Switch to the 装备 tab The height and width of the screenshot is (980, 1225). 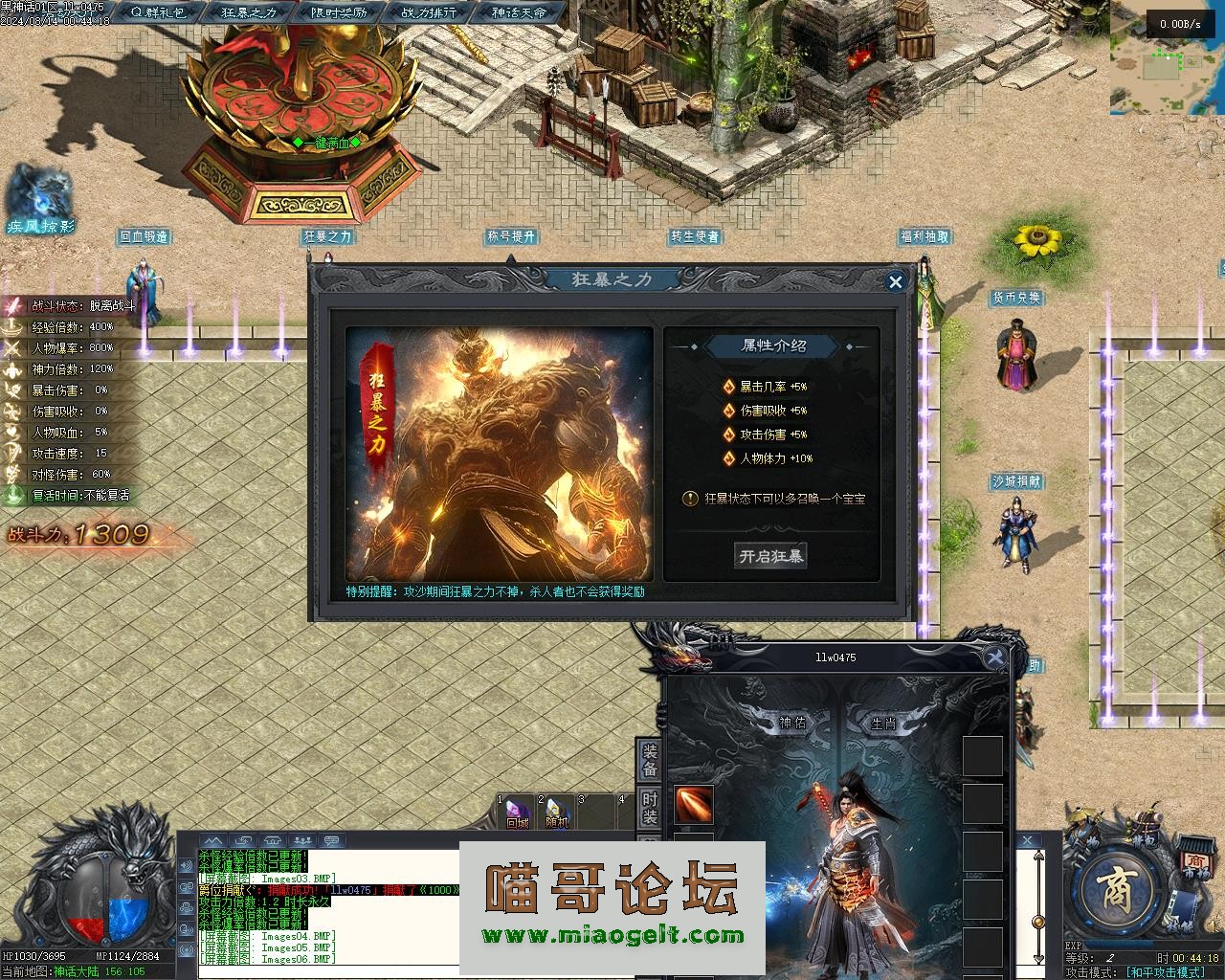point(650,759)
